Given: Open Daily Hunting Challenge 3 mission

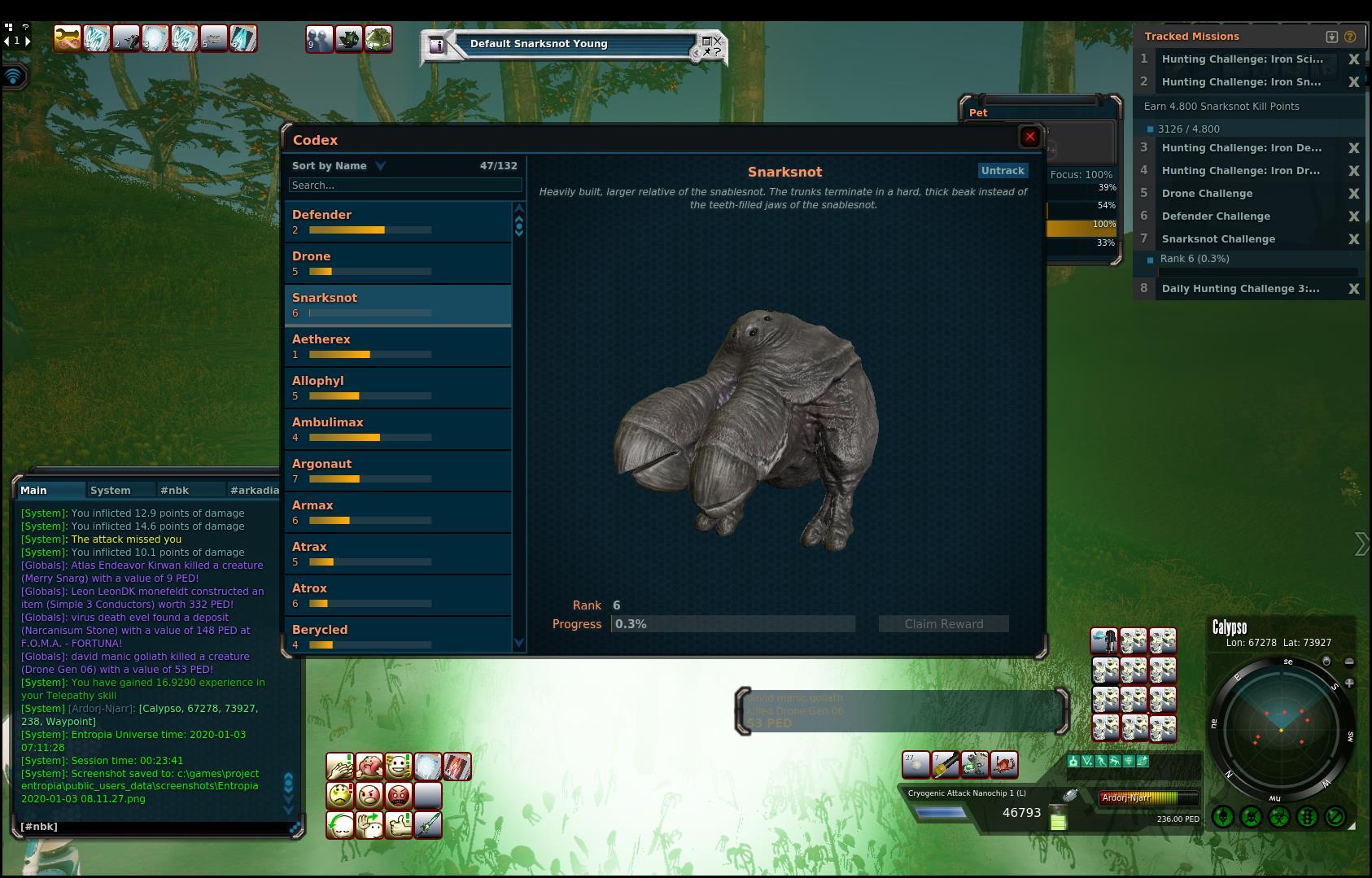Looking at the screenshot, I should pyautogui.click(x=1240, y=289).
